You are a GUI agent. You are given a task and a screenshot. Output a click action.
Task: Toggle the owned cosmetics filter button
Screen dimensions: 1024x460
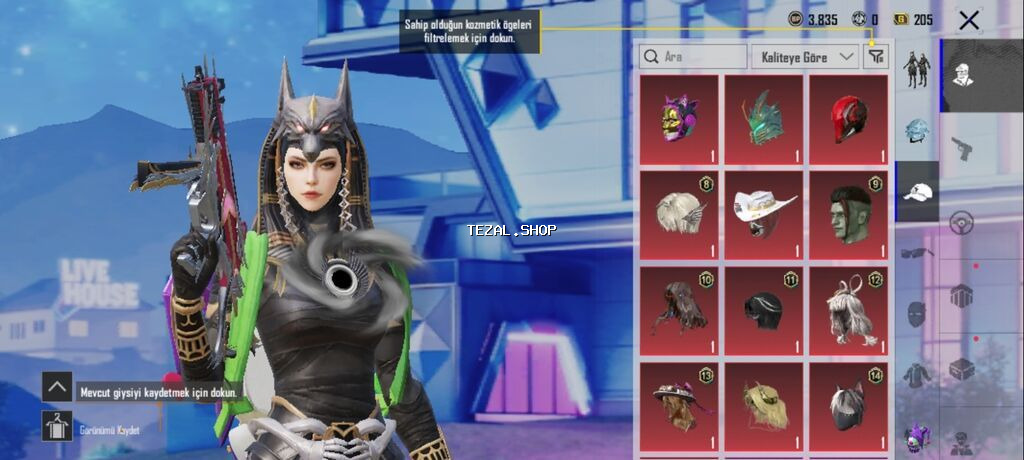tap(876, 57)
